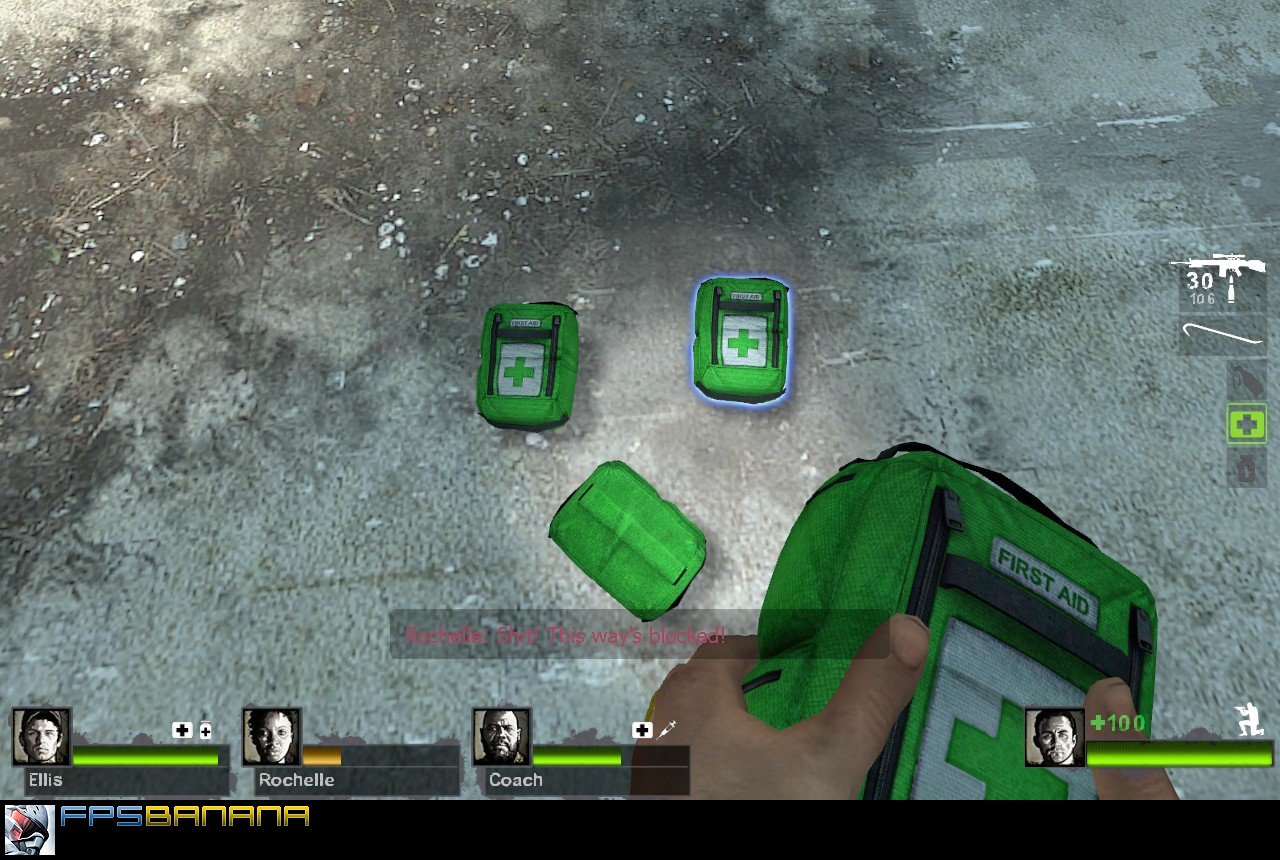The image size is (1280, 860).
Task: Click the adrenaline syringe icon beside Coach
Action: tap(666, 730)
